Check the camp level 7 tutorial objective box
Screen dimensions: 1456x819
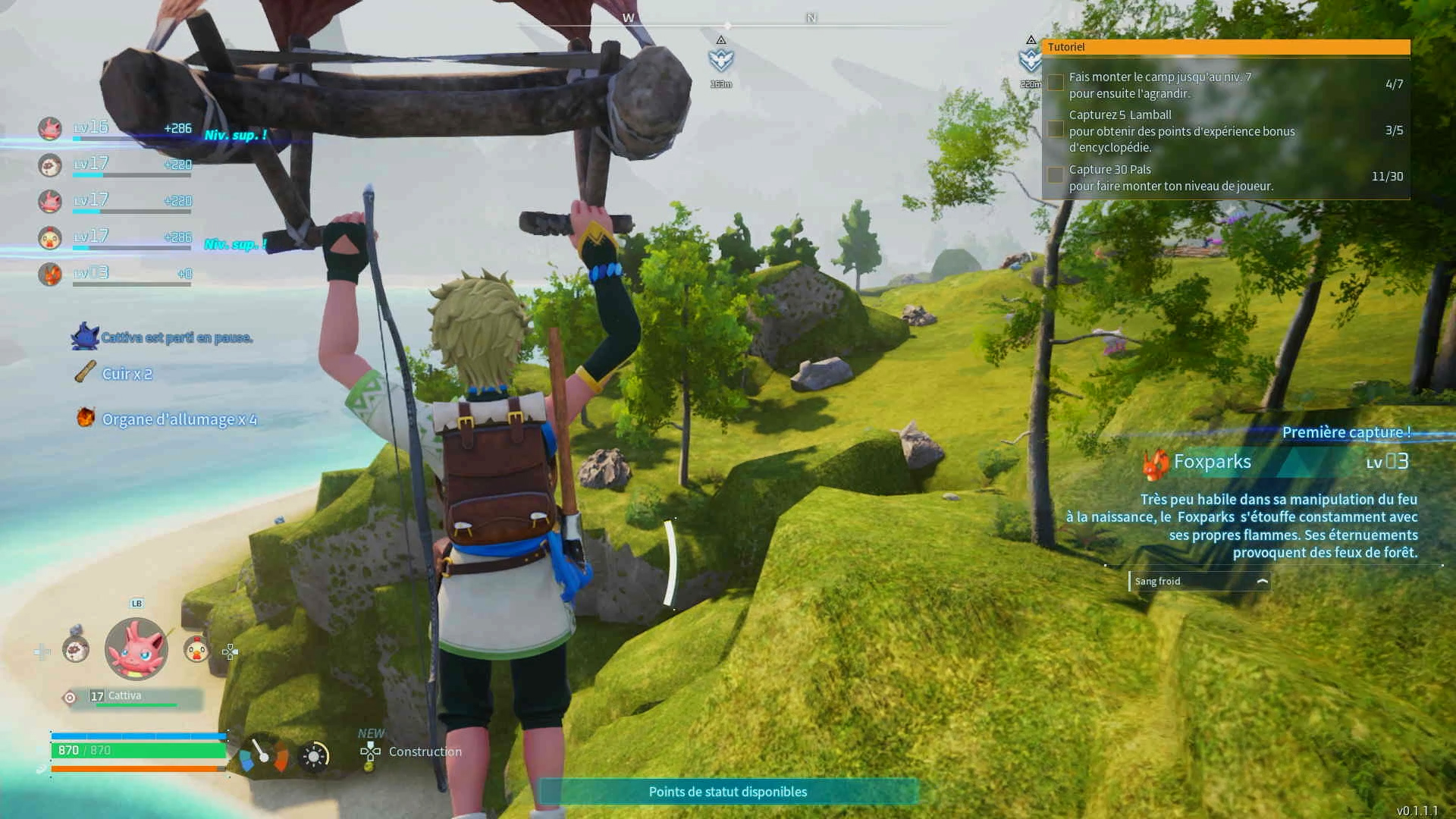[x=1056, y=83]
